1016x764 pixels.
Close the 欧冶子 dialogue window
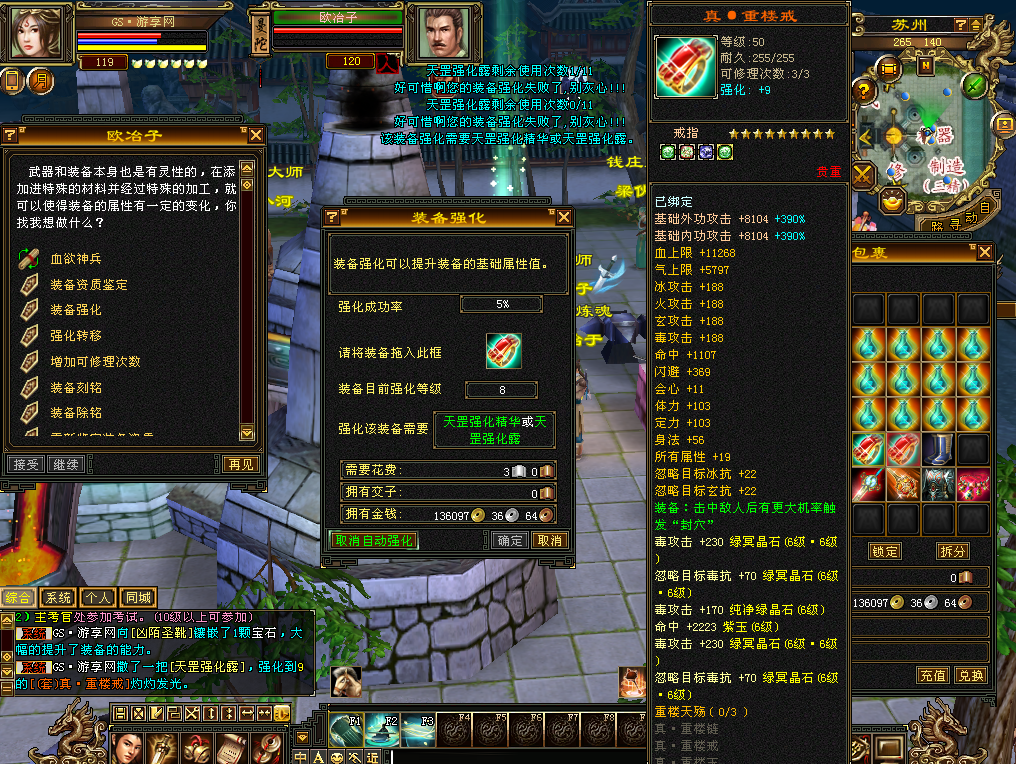pos(256,135)
